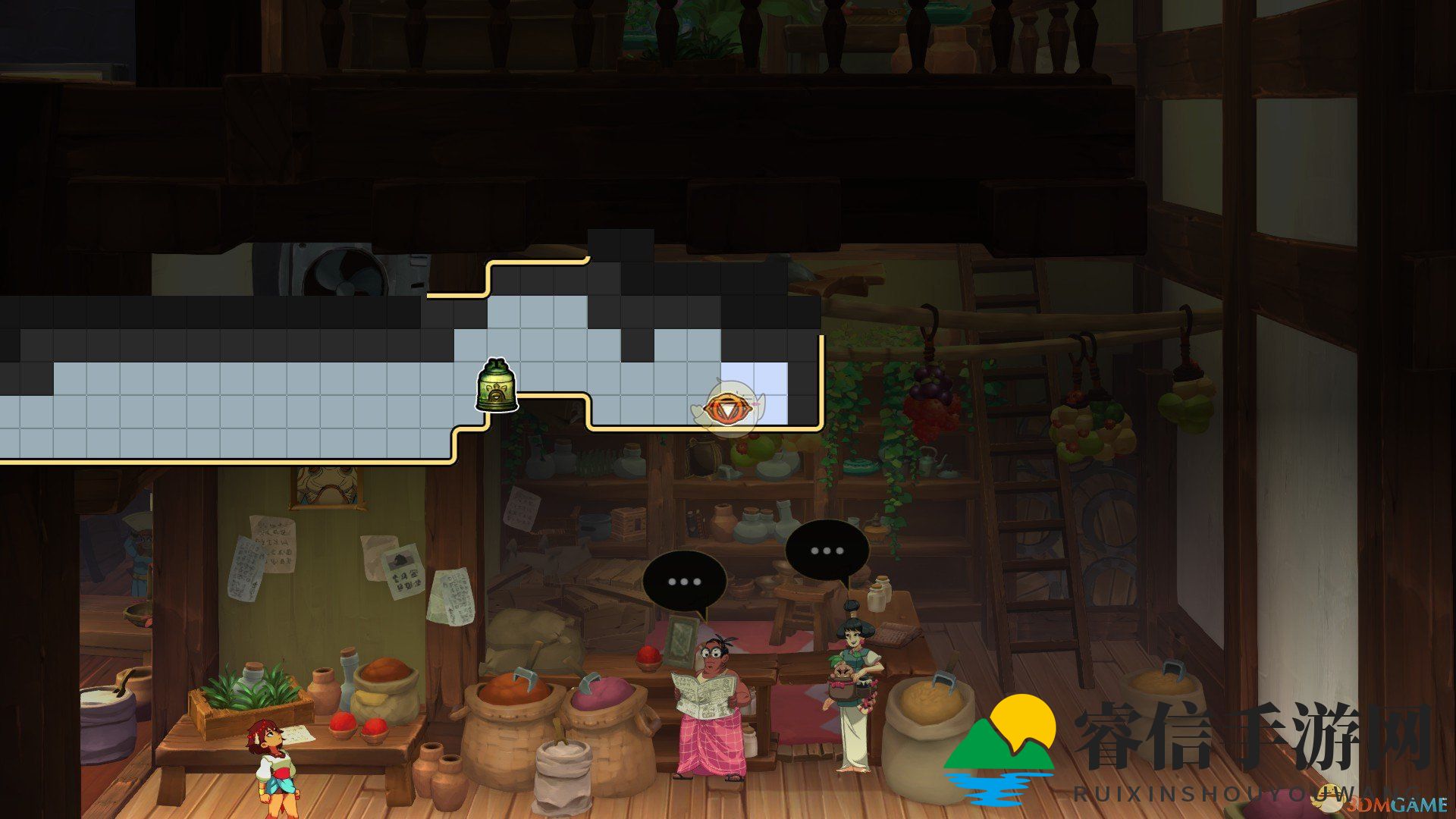The height and width of the screenshot is (819, 1456).
Task: Open the speech bubble above the newspaper reader
Action: [684, 582]
